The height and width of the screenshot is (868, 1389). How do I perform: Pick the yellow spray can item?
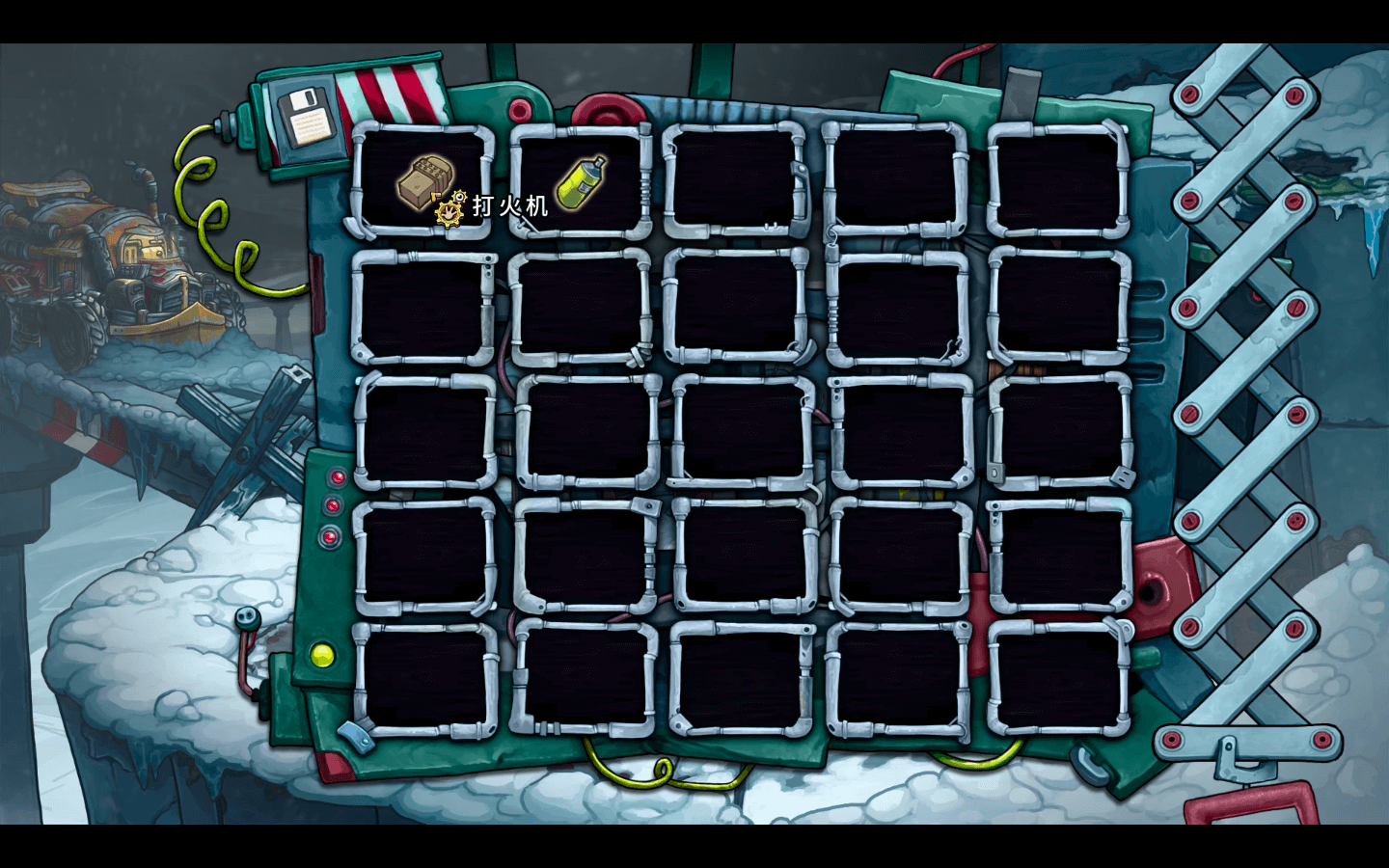(581, 181)
